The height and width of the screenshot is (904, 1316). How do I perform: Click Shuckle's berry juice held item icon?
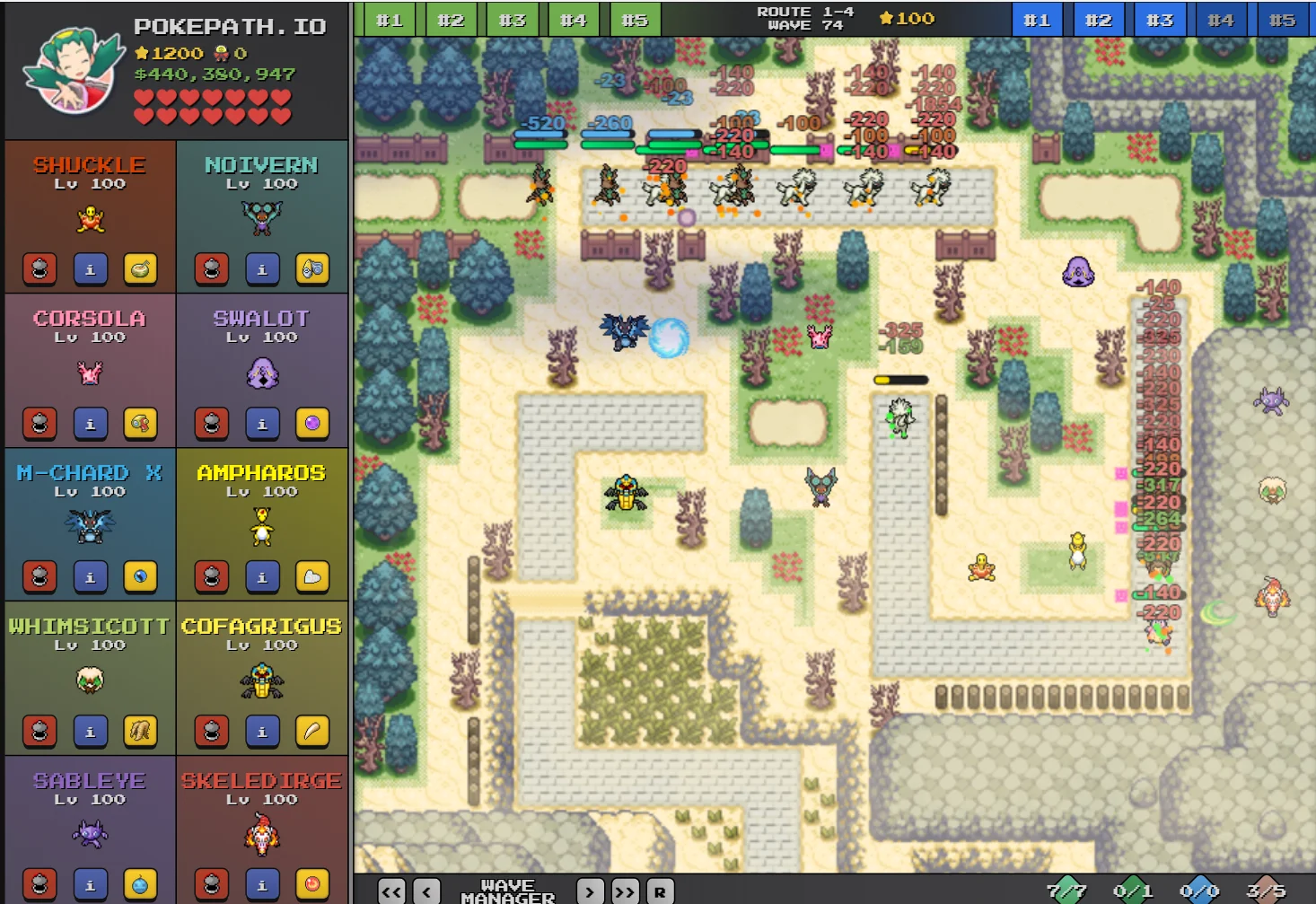coord(141,268)
